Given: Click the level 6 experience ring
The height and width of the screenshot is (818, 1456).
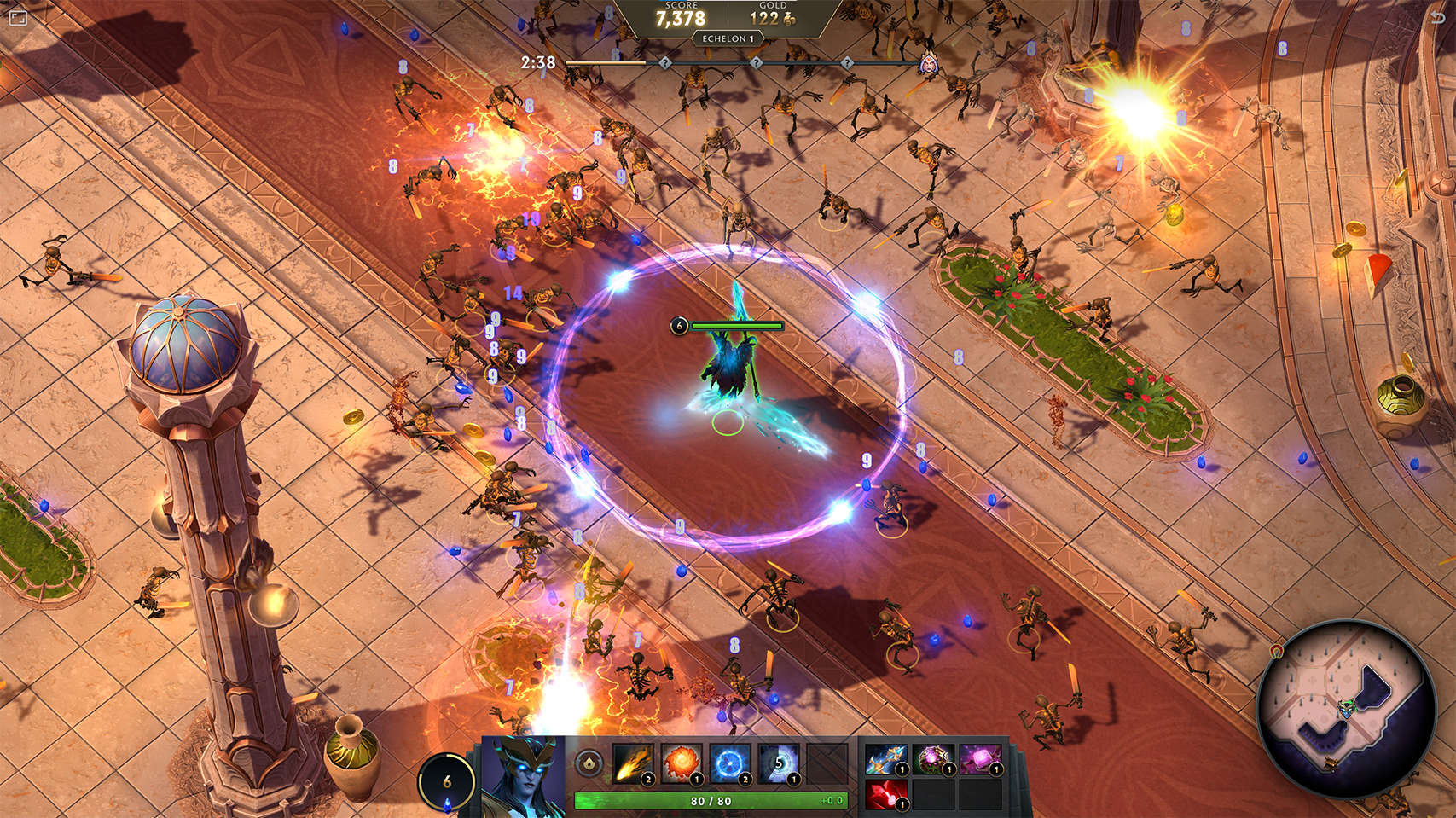Looking at the screenshot, I should click(447, 781).
